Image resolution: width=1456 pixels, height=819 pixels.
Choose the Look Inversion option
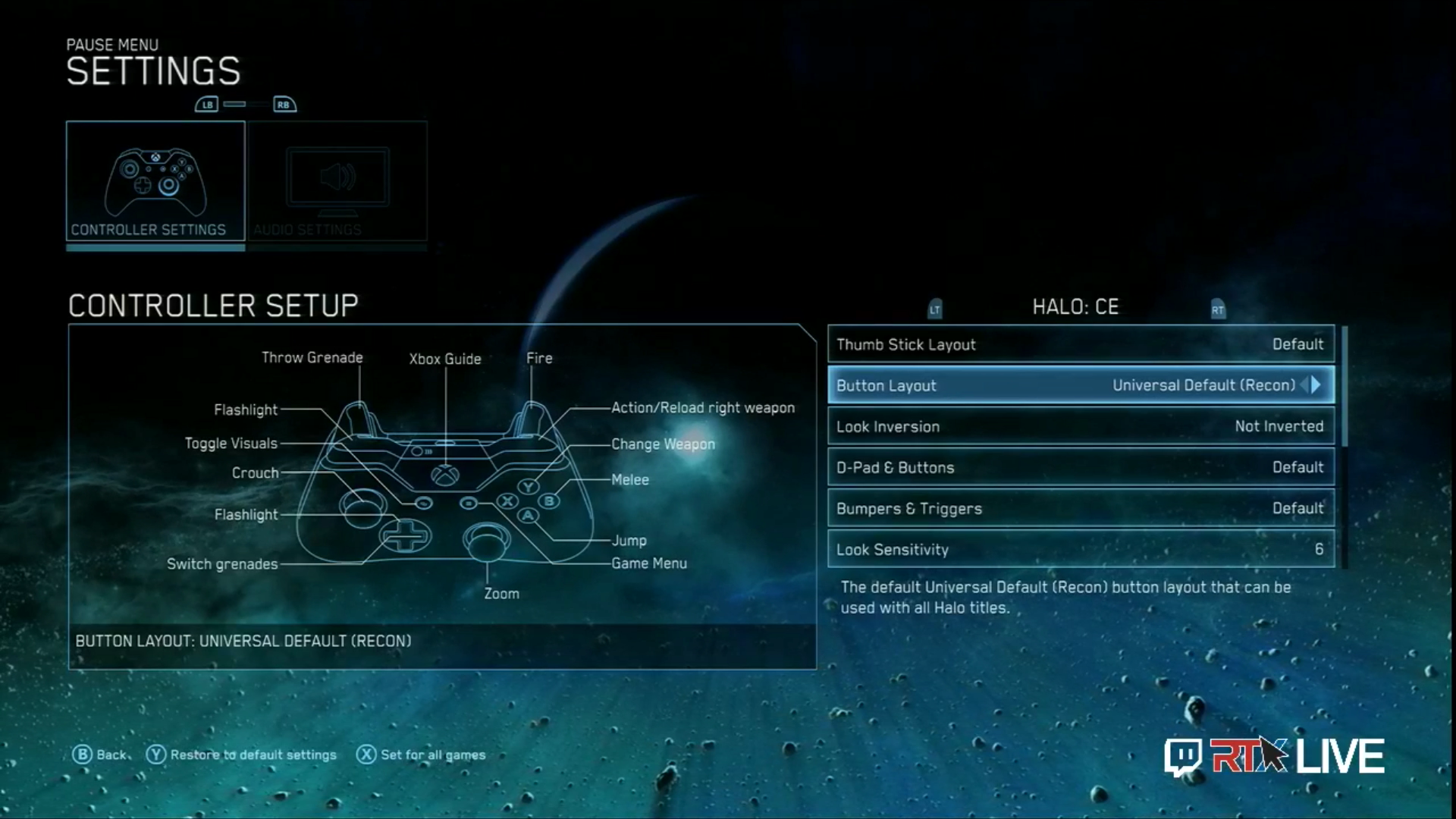(x=1081, y=426)
